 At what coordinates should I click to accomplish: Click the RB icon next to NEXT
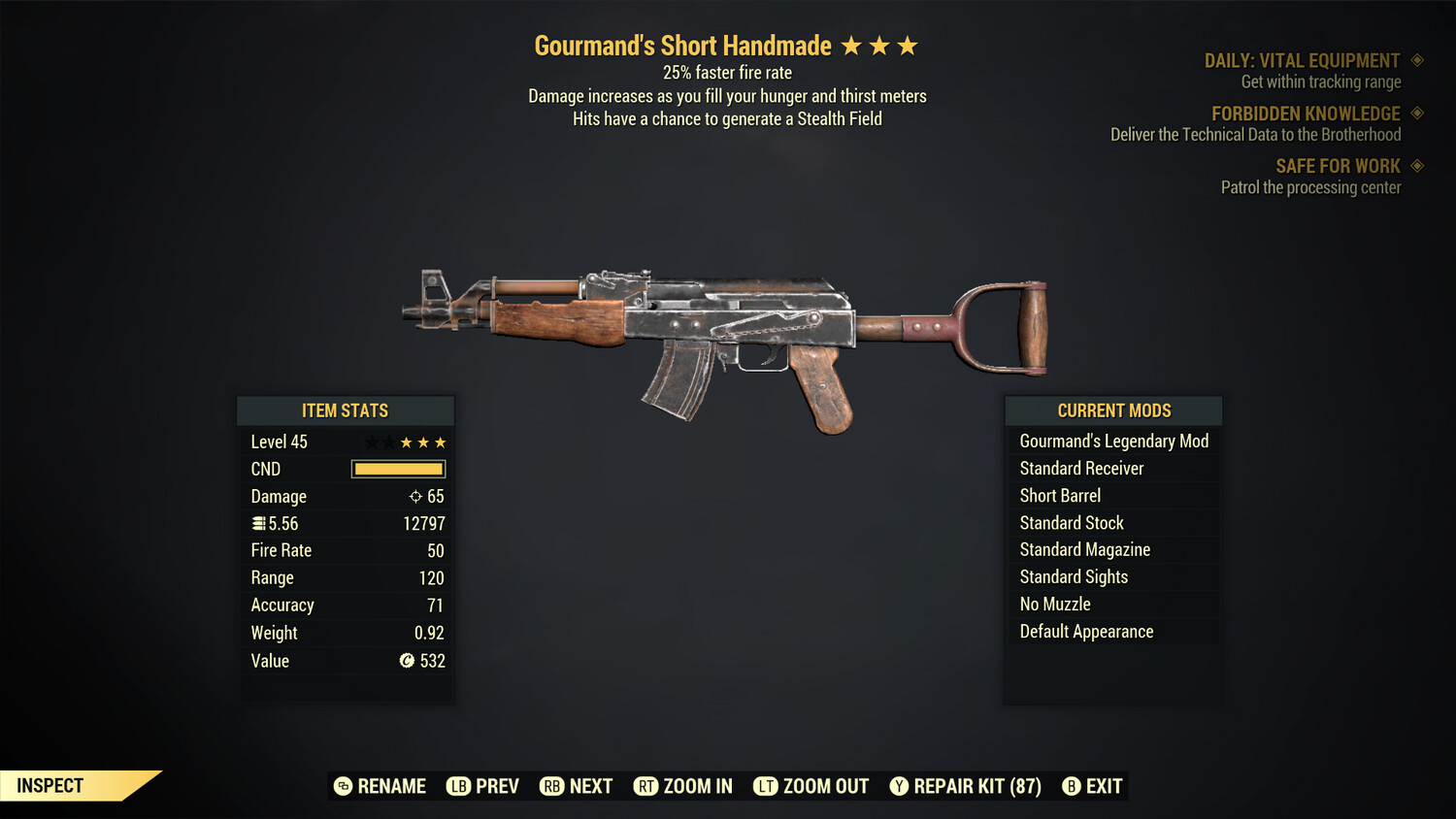[x=551, y=786]
